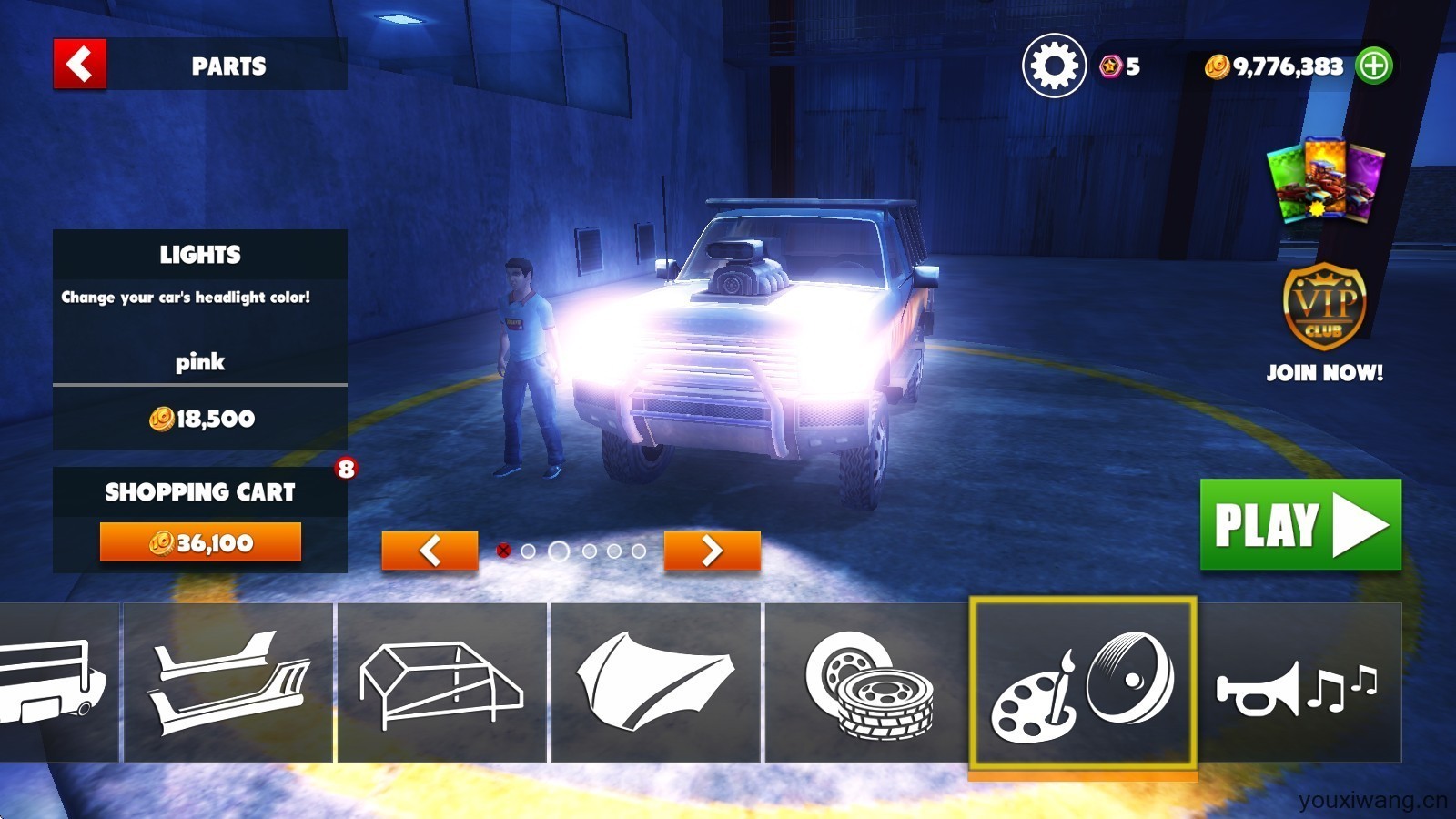Select the red X no-lights option dot
Screen dimensions: 1456x819
coord(503,551)
